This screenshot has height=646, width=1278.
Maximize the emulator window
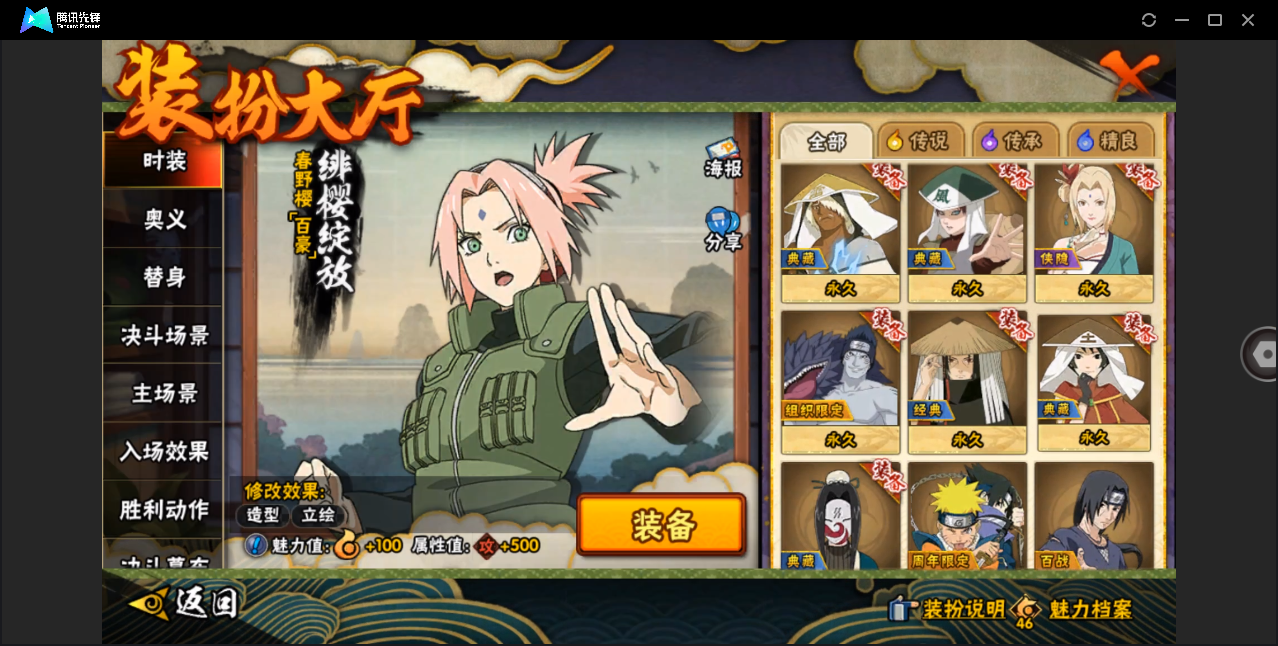pyautogui.click(x=1215, y=20)
